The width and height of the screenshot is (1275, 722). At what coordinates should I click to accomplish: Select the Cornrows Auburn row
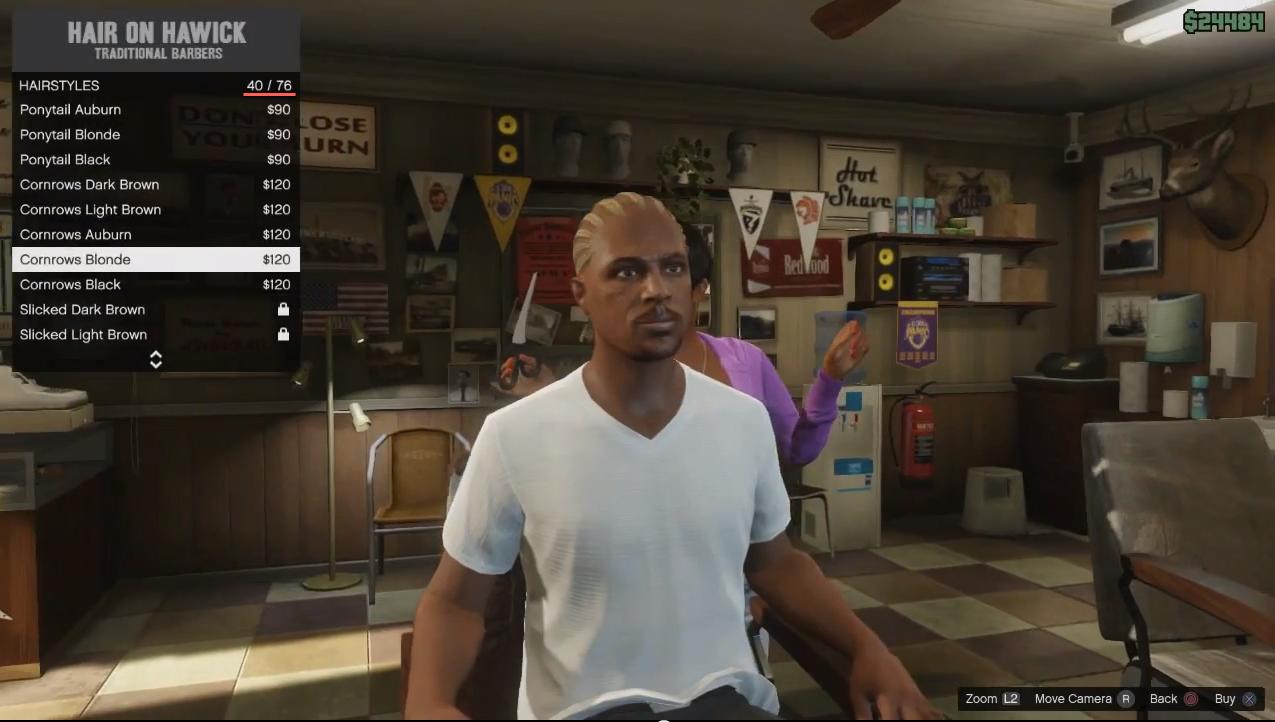[155, 235]
